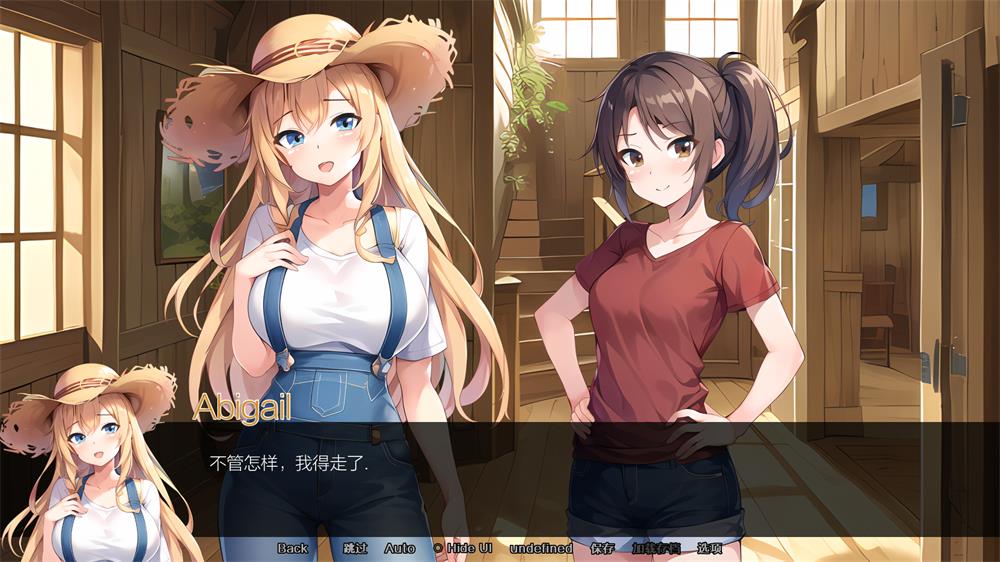This screenshot has width=1000, height=562.
Task: Toggle Auto advance mode
Action: [399, 548]
